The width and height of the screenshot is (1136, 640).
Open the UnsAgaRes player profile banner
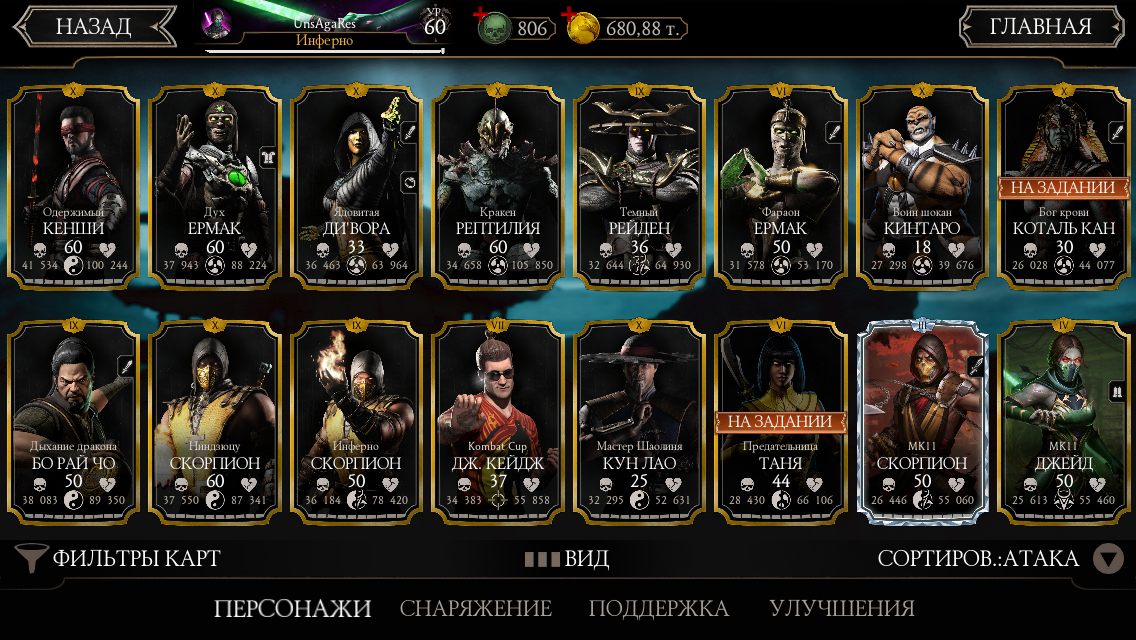point(325,27)
